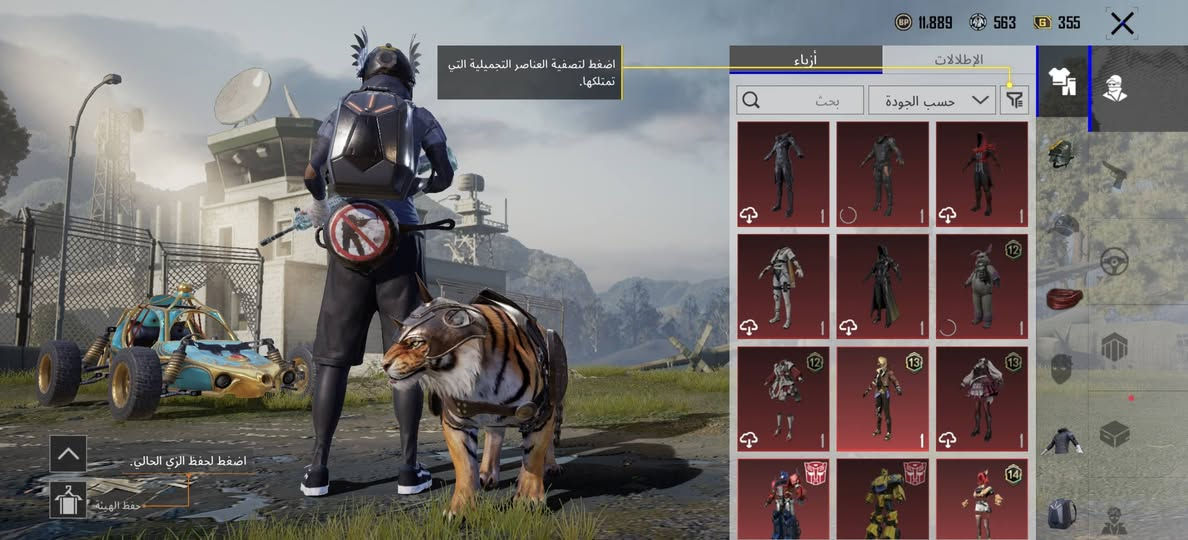Select the steering wheel vehicle category

click(x=1114, y=262)
